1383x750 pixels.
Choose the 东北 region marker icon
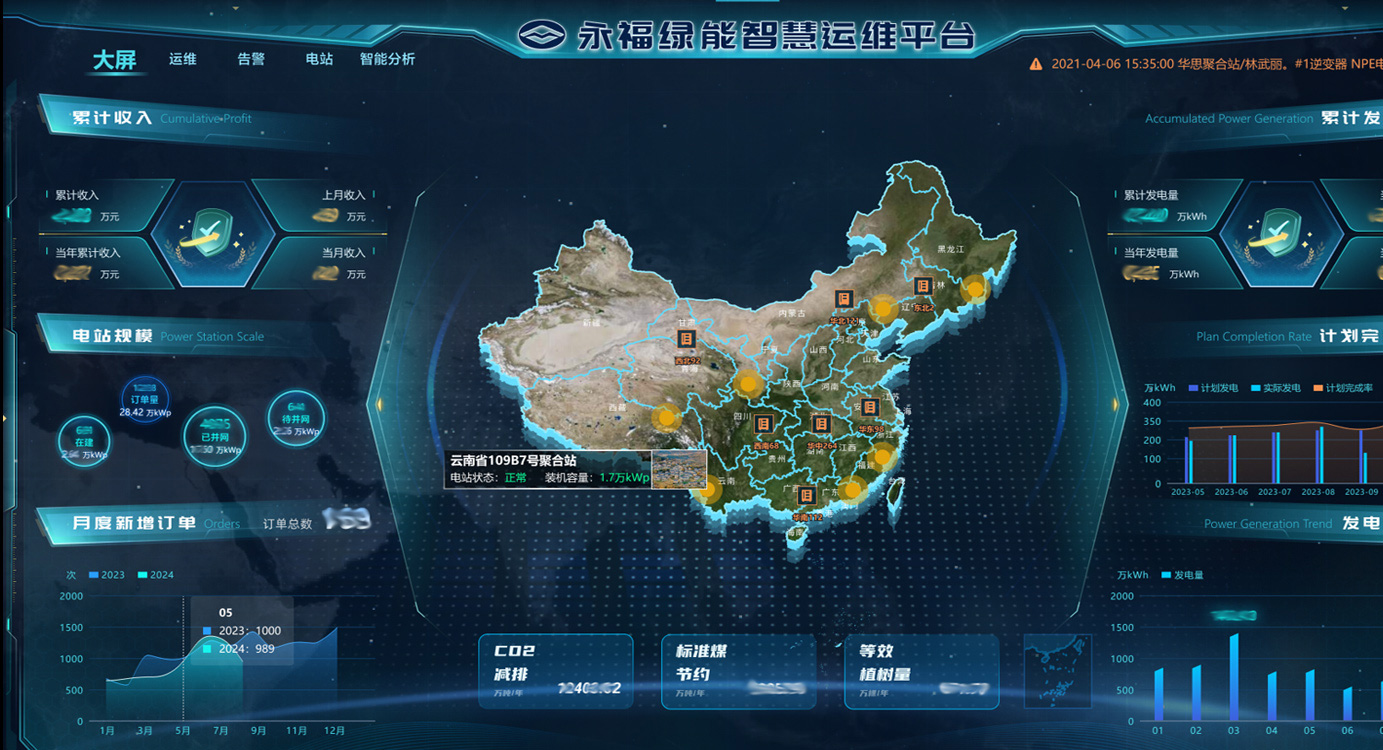click(x=923, y=286)
